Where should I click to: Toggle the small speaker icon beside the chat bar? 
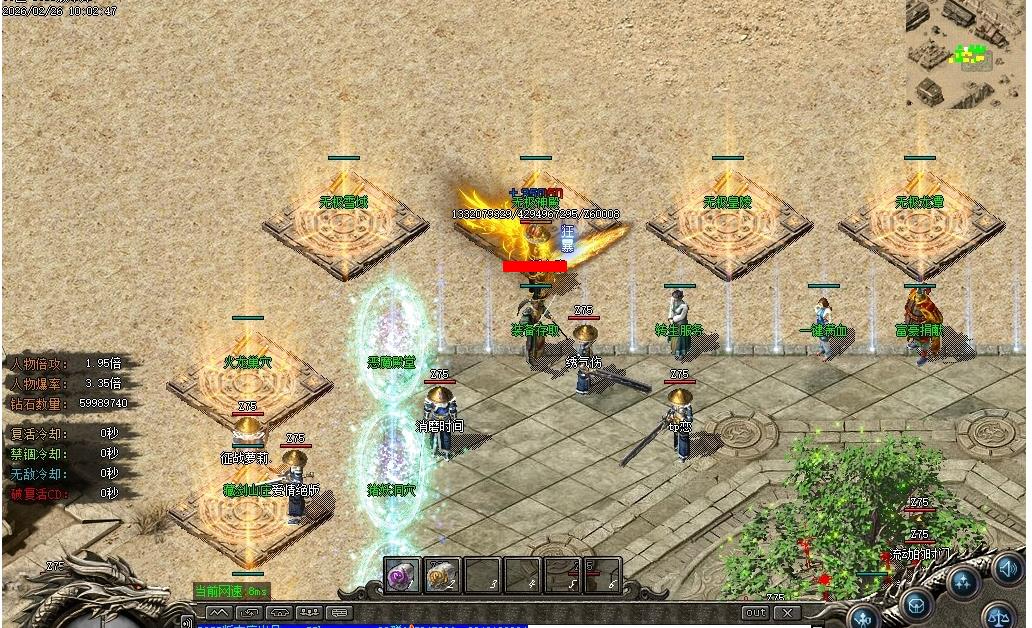click(187, 623)
